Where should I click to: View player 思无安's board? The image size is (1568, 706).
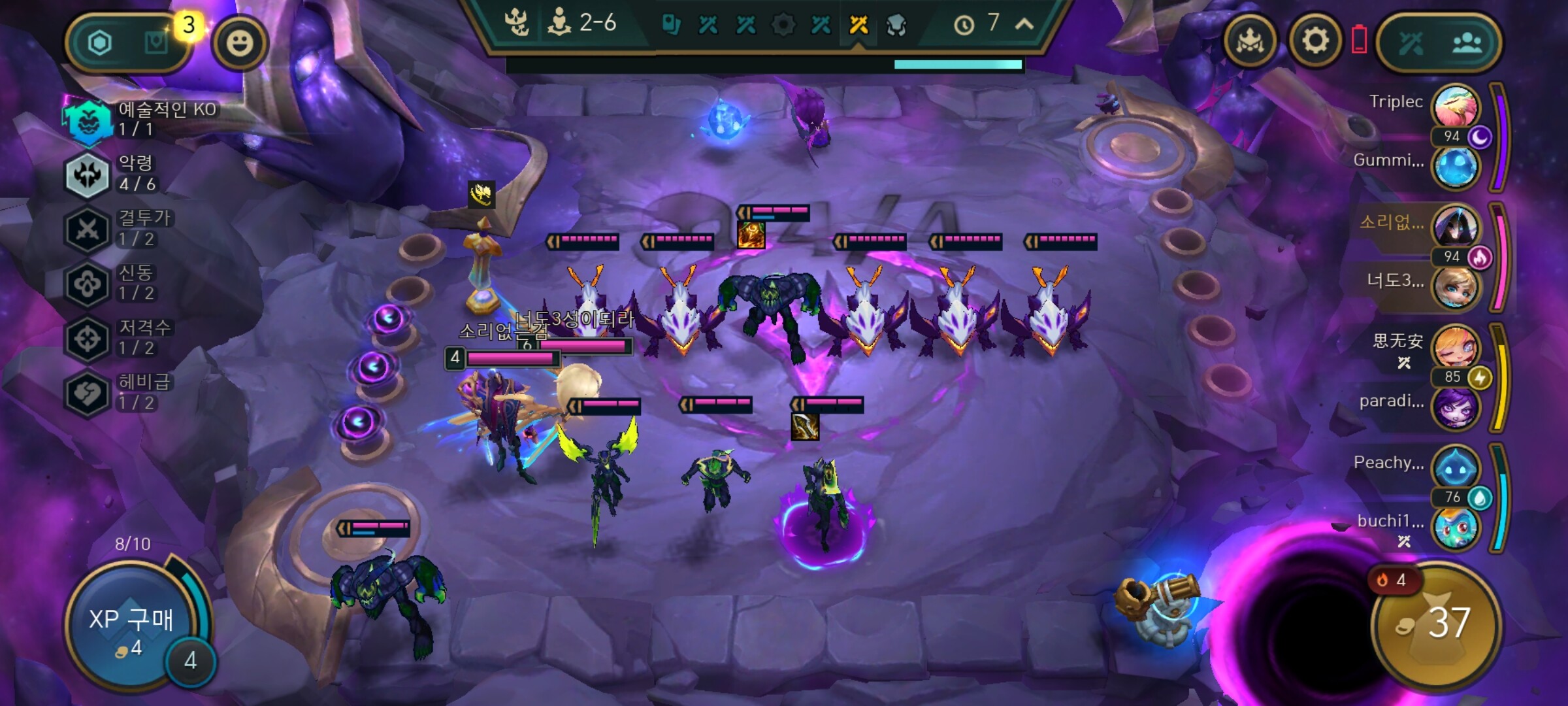(1455, 346)
